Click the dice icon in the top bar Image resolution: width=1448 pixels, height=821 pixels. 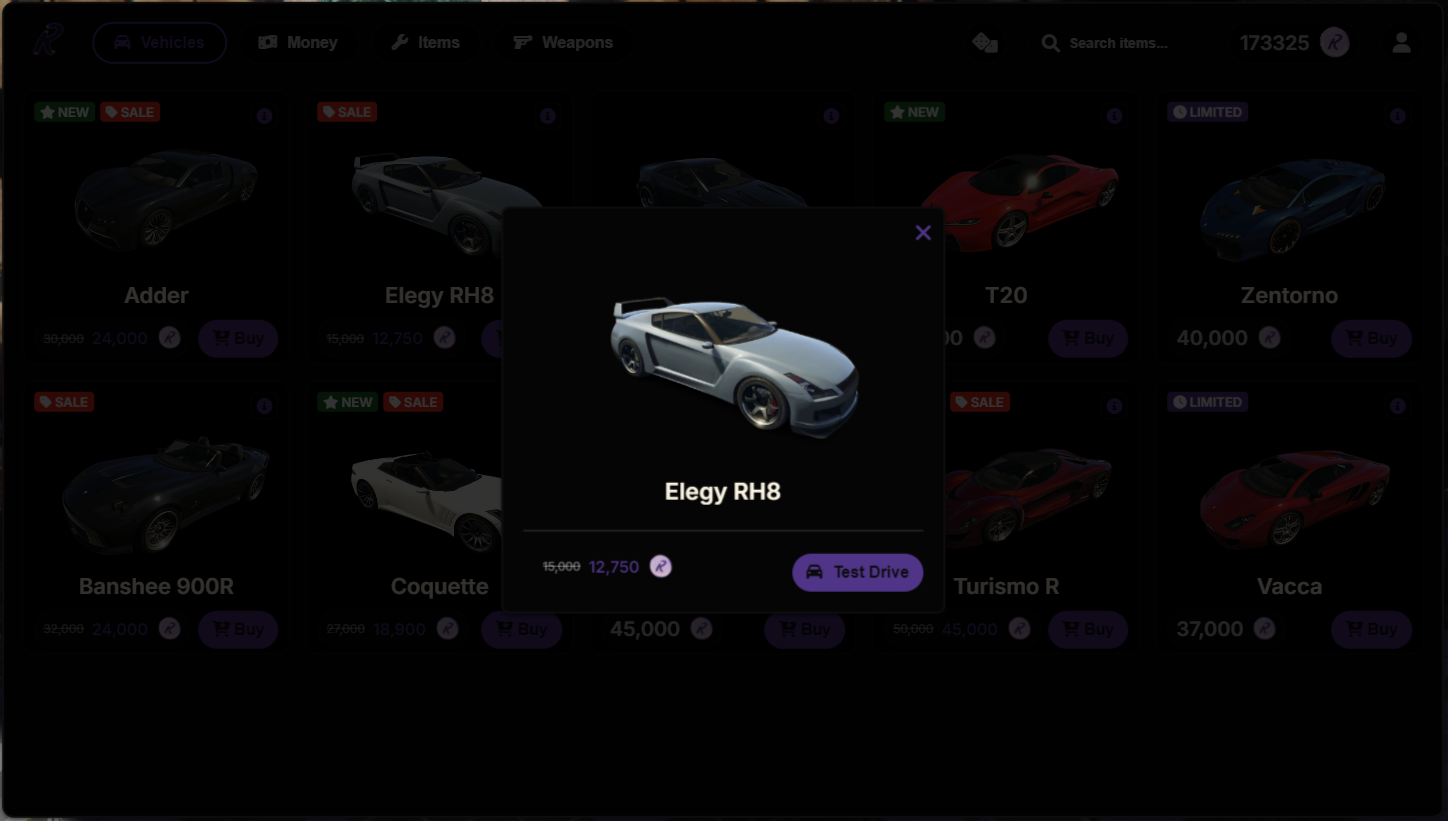tap(985, 43)
